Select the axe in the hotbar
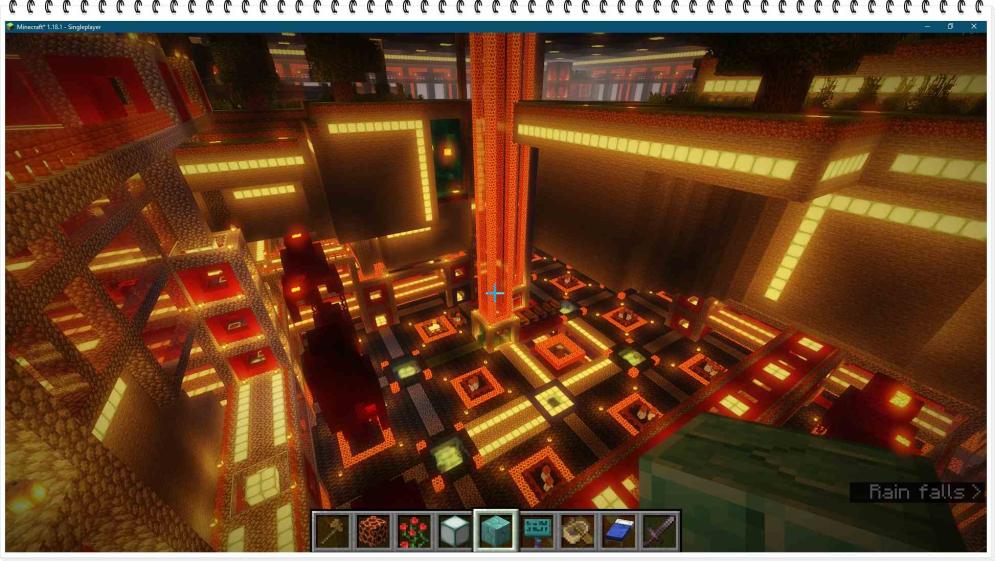995x561 pixels. tap(332, 531)
